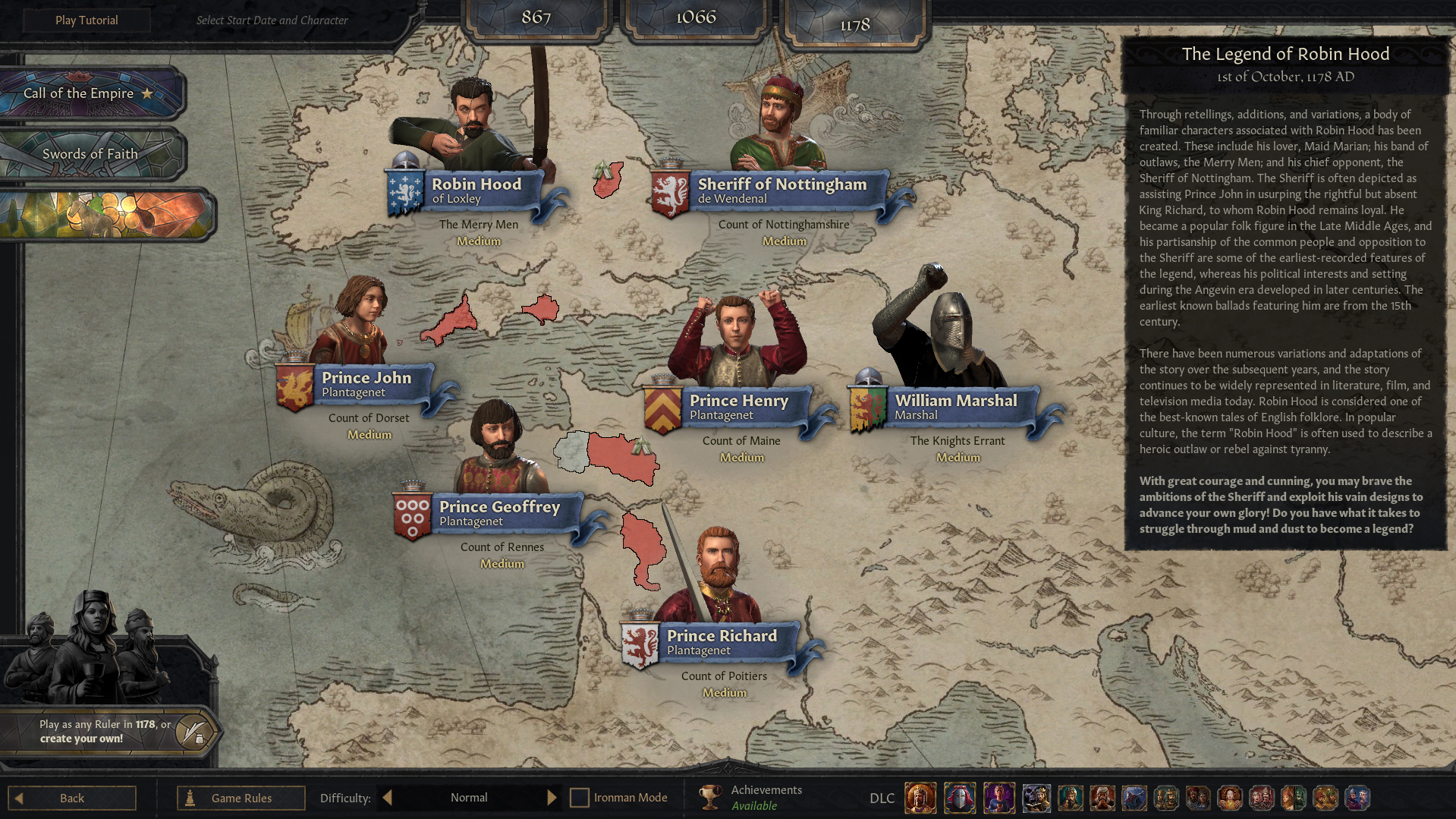Viewport: 1456px width, 819px height.
Task: Select the 1066 start date tab
Action: coord(696,17)
